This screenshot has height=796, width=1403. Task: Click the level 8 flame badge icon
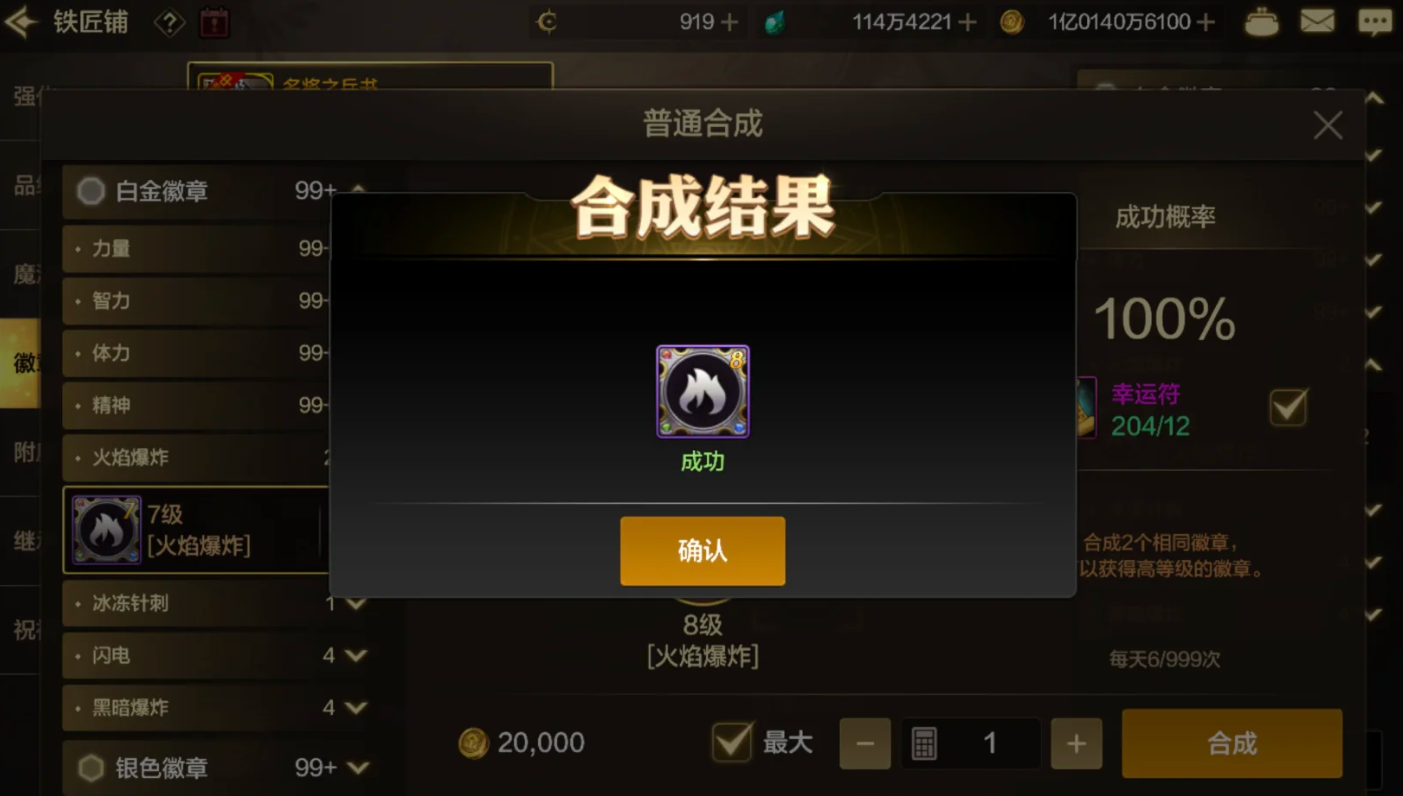(x=702, y=392)
